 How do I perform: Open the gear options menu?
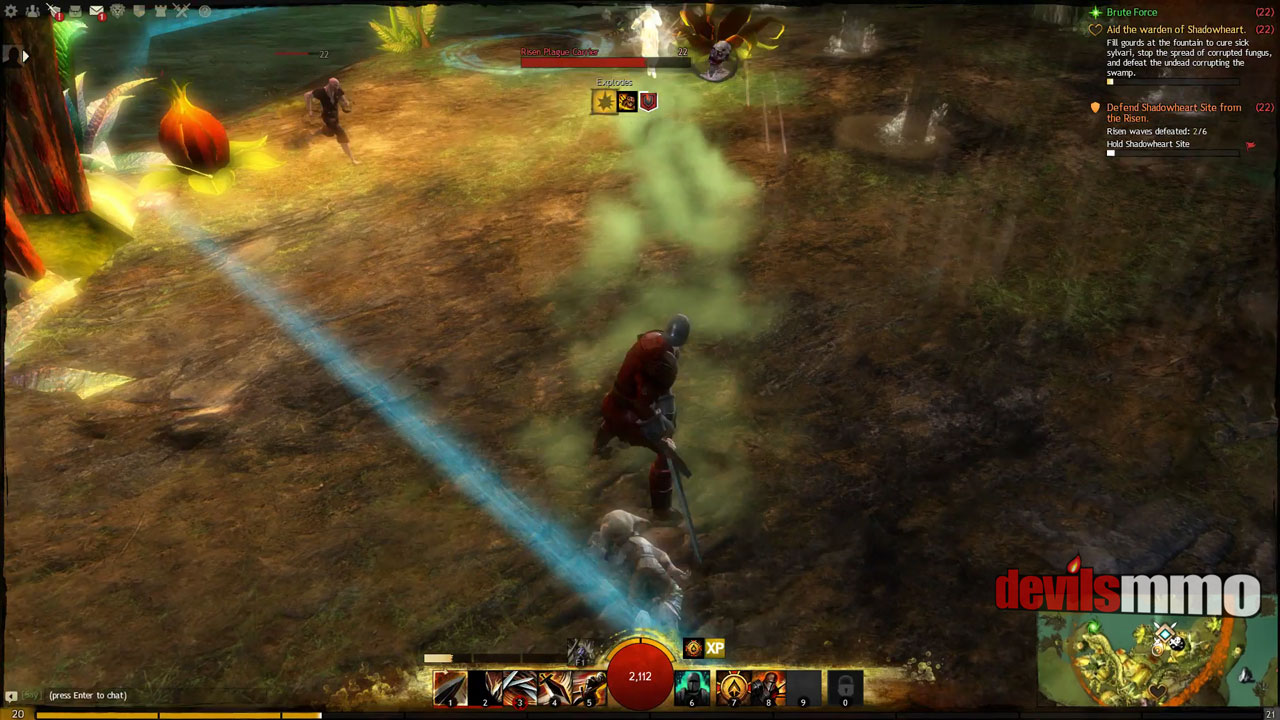[x=11, y=11]
